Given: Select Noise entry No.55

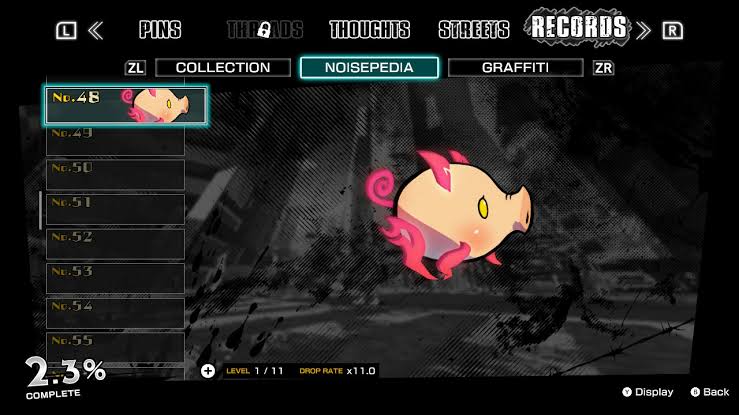Looking at the screenshot, I should [x=115, y=346].
